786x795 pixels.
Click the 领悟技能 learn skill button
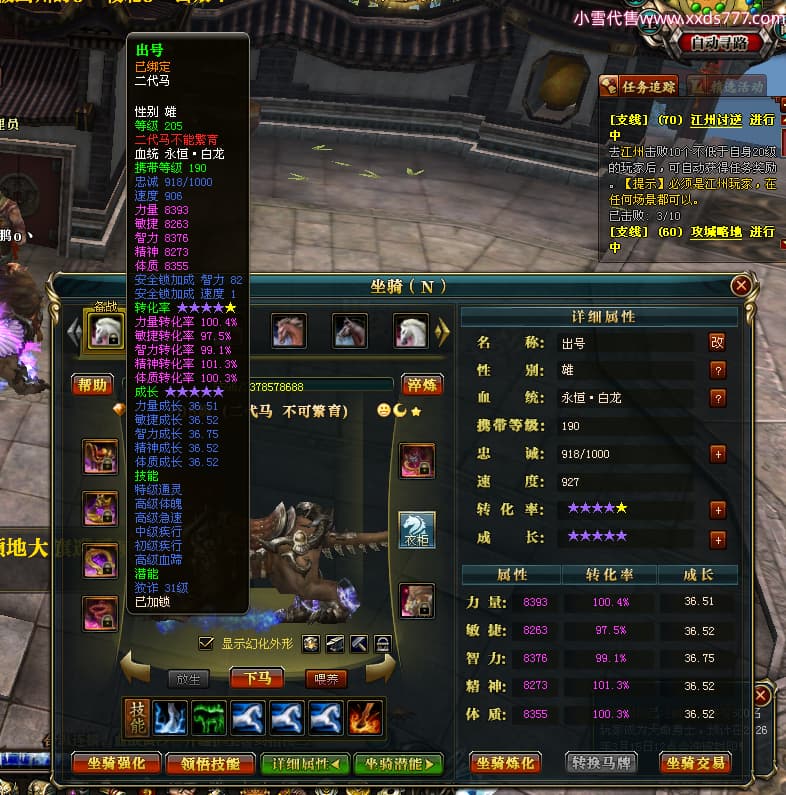coord(212,763)
